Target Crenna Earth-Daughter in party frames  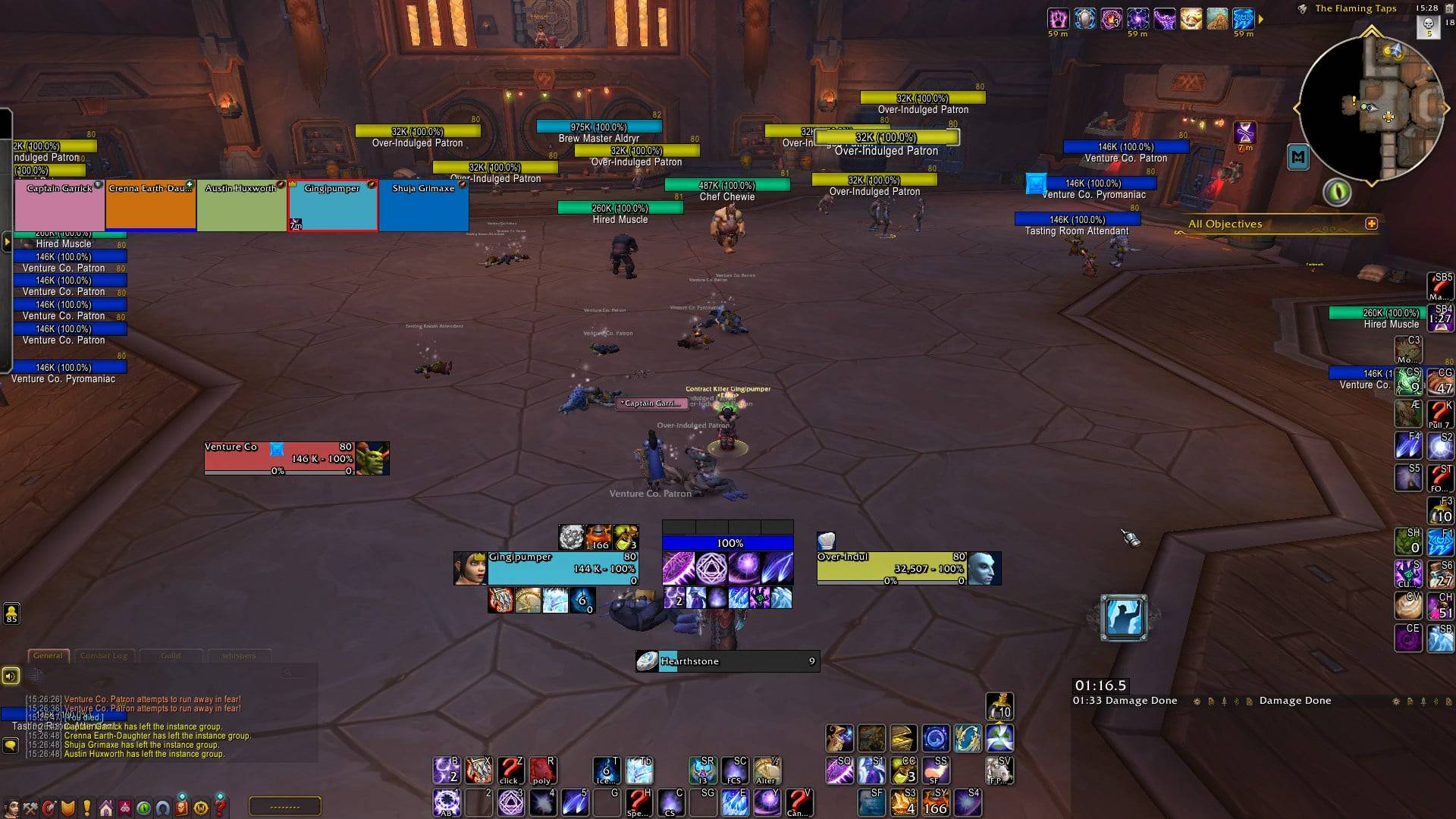click(x=151, y=206)
